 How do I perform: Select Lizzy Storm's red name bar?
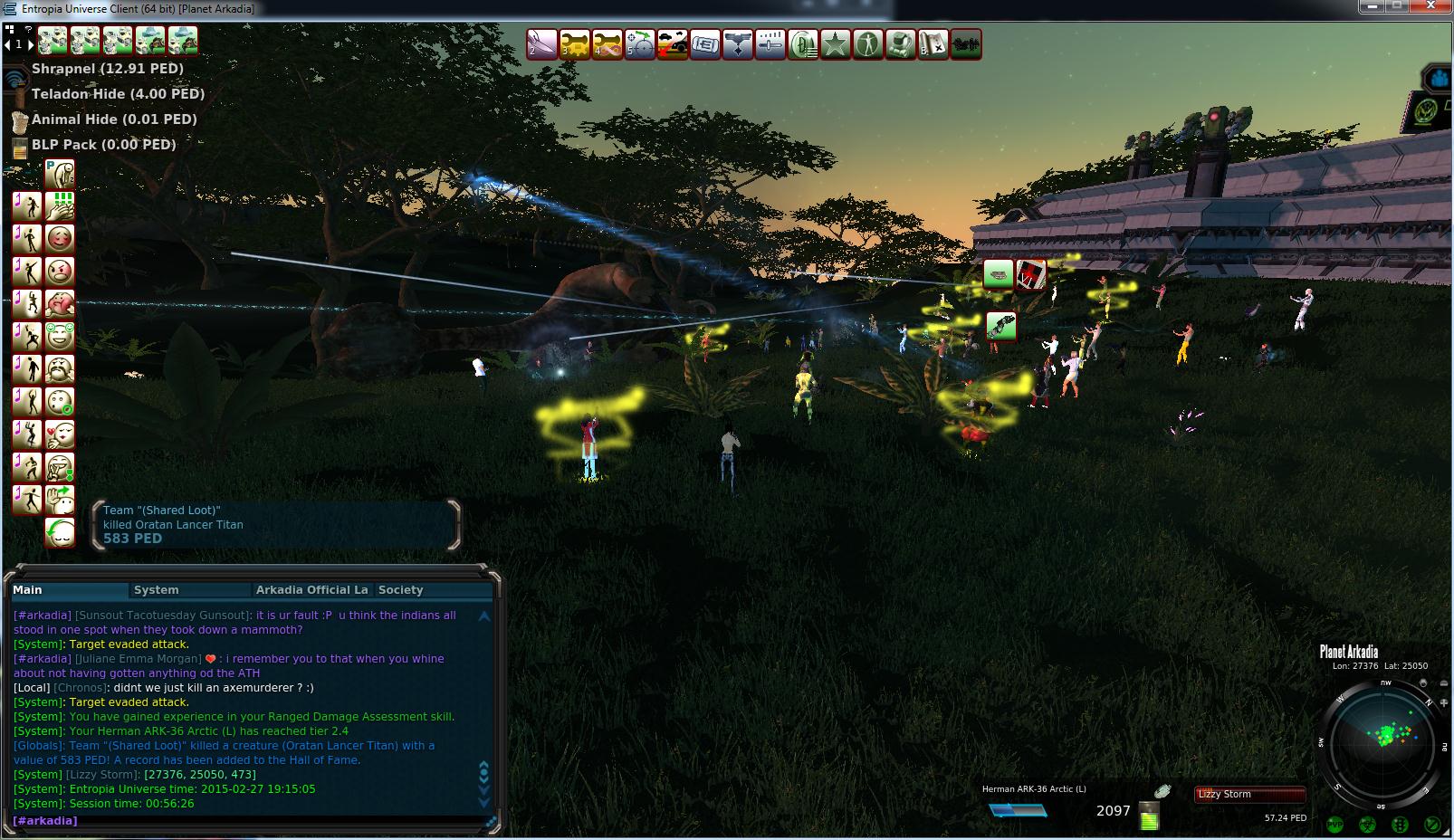pos(1249,795)
